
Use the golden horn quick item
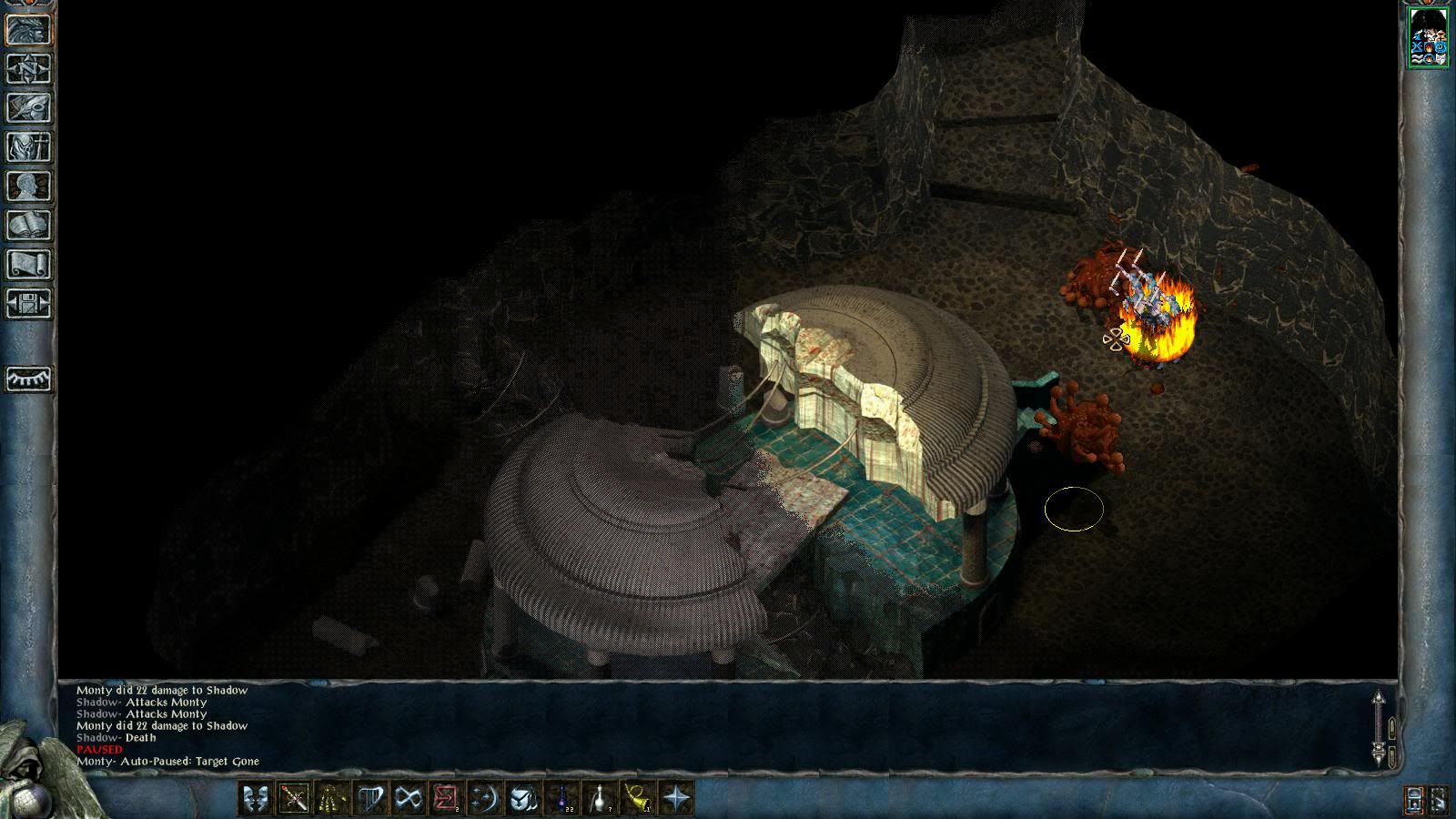[x=638, y=799]
